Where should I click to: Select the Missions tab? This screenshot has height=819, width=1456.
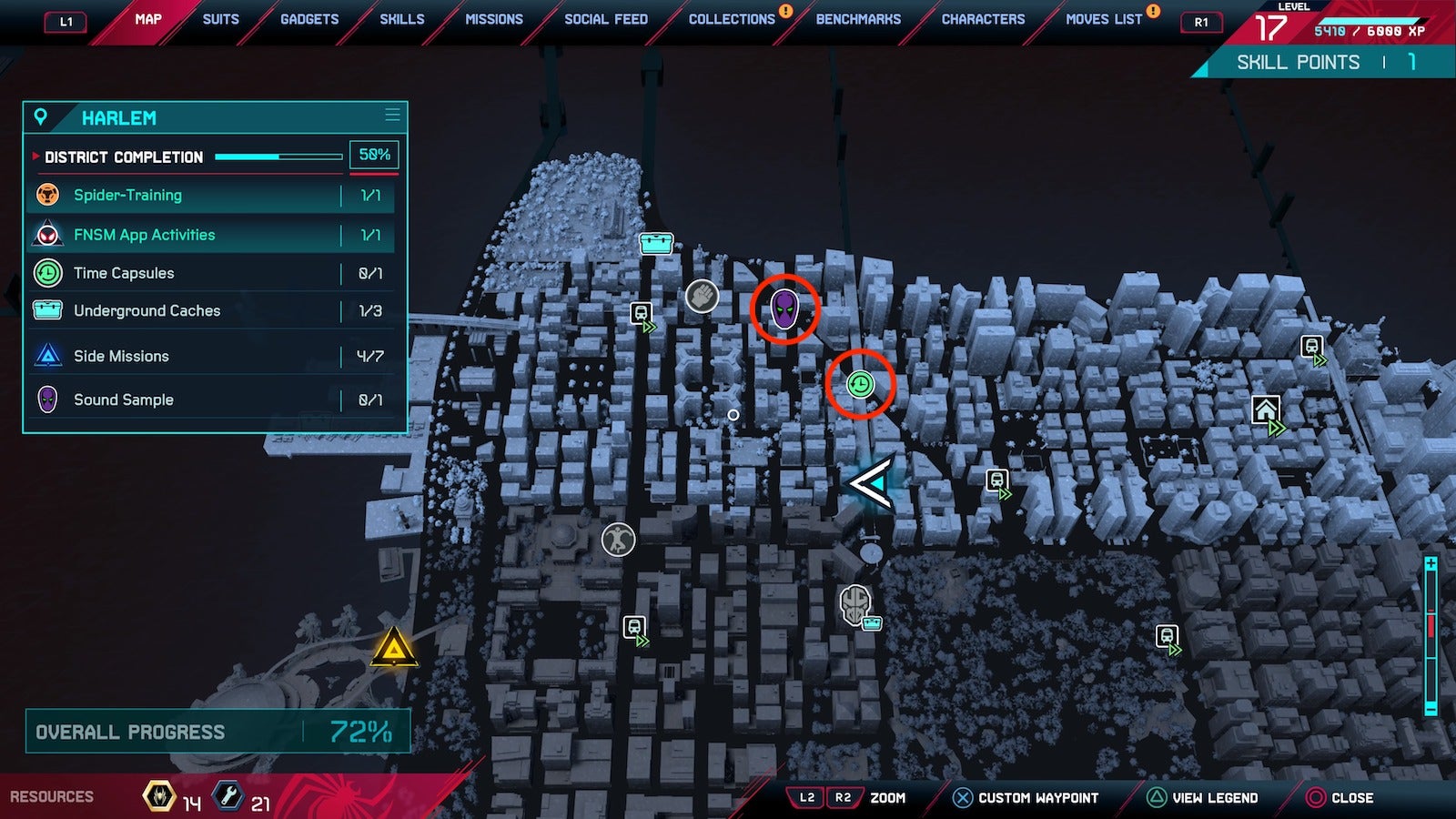pyautogui.click(x=494, y=19)
